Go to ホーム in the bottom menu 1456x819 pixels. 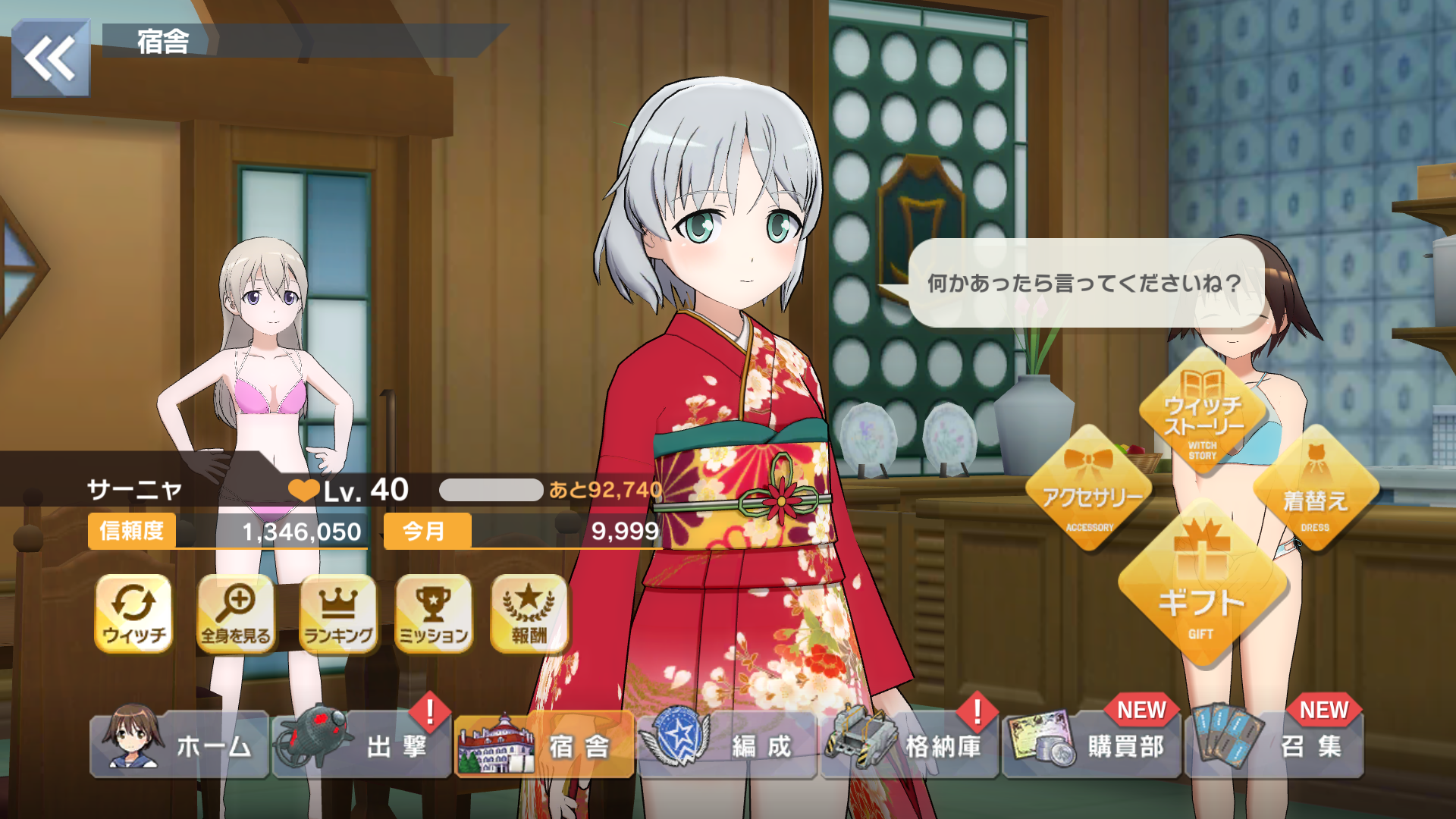[180, 745]
